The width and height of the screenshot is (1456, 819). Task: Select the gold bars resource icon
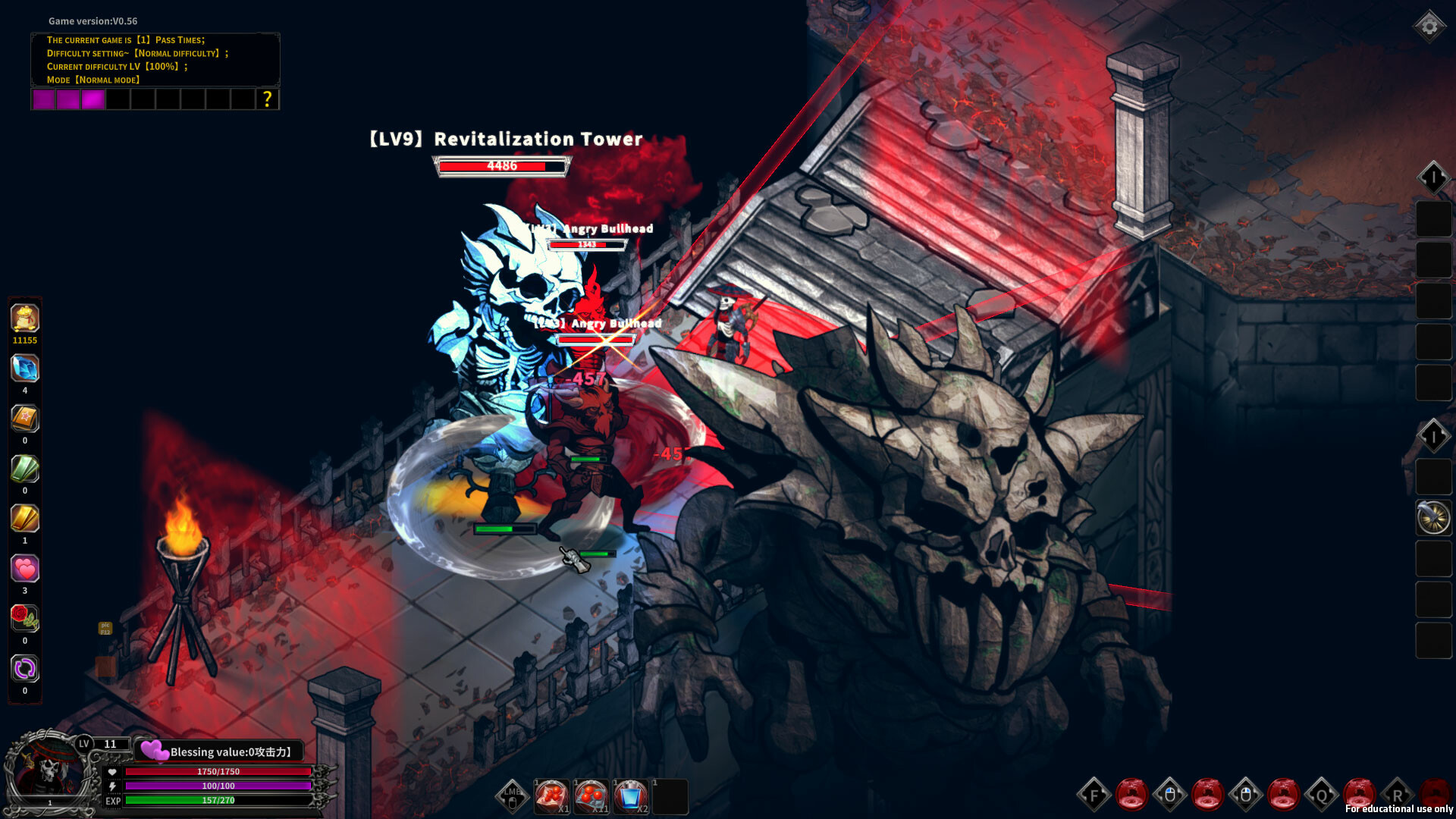click(x=25, y=519)
